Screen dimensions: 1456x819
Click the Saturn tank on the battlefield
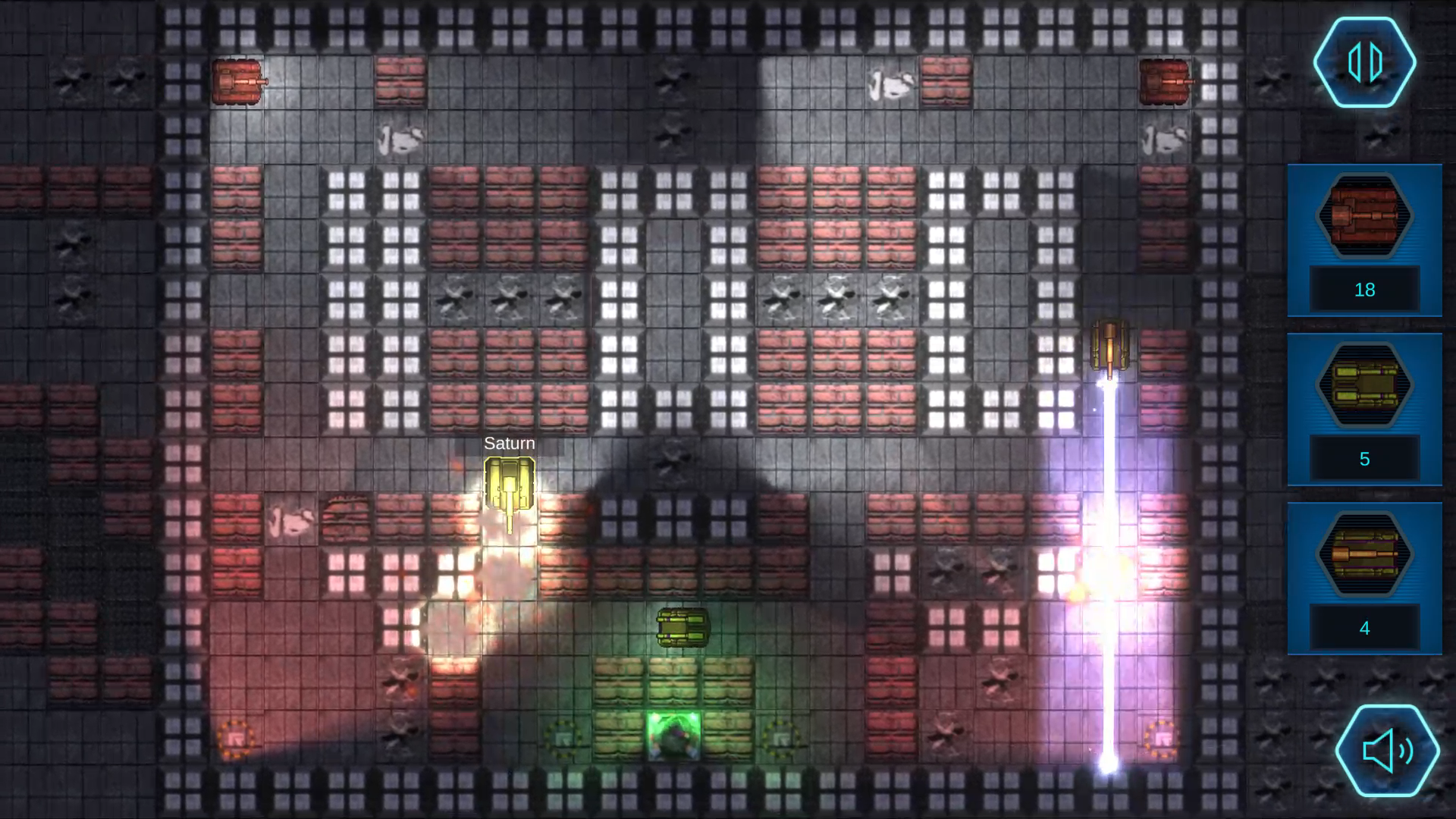[508, 482]
